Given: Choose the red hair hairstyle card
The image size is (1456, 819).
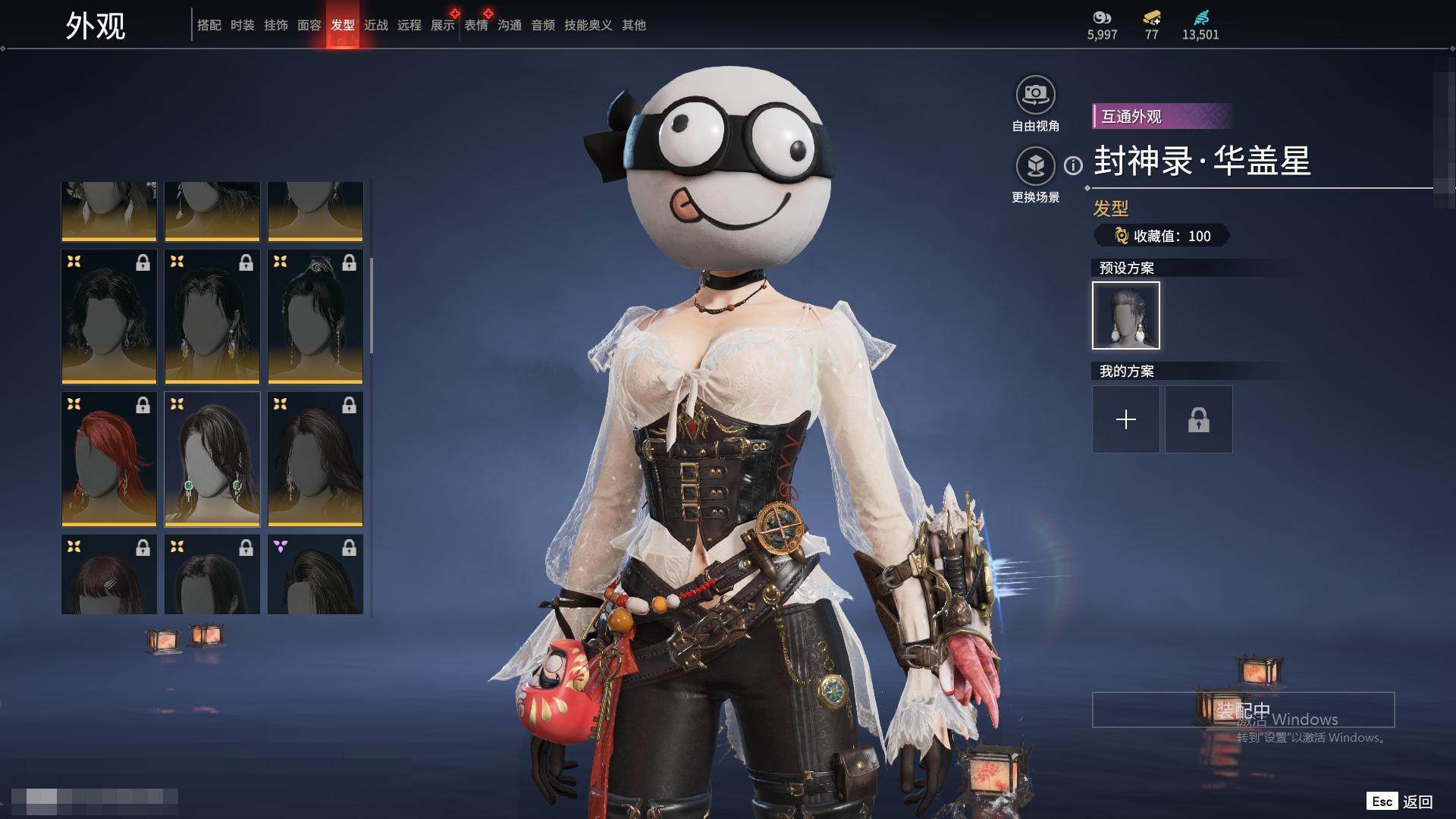Looking at the screenshot, I should [x=109, y=459].
